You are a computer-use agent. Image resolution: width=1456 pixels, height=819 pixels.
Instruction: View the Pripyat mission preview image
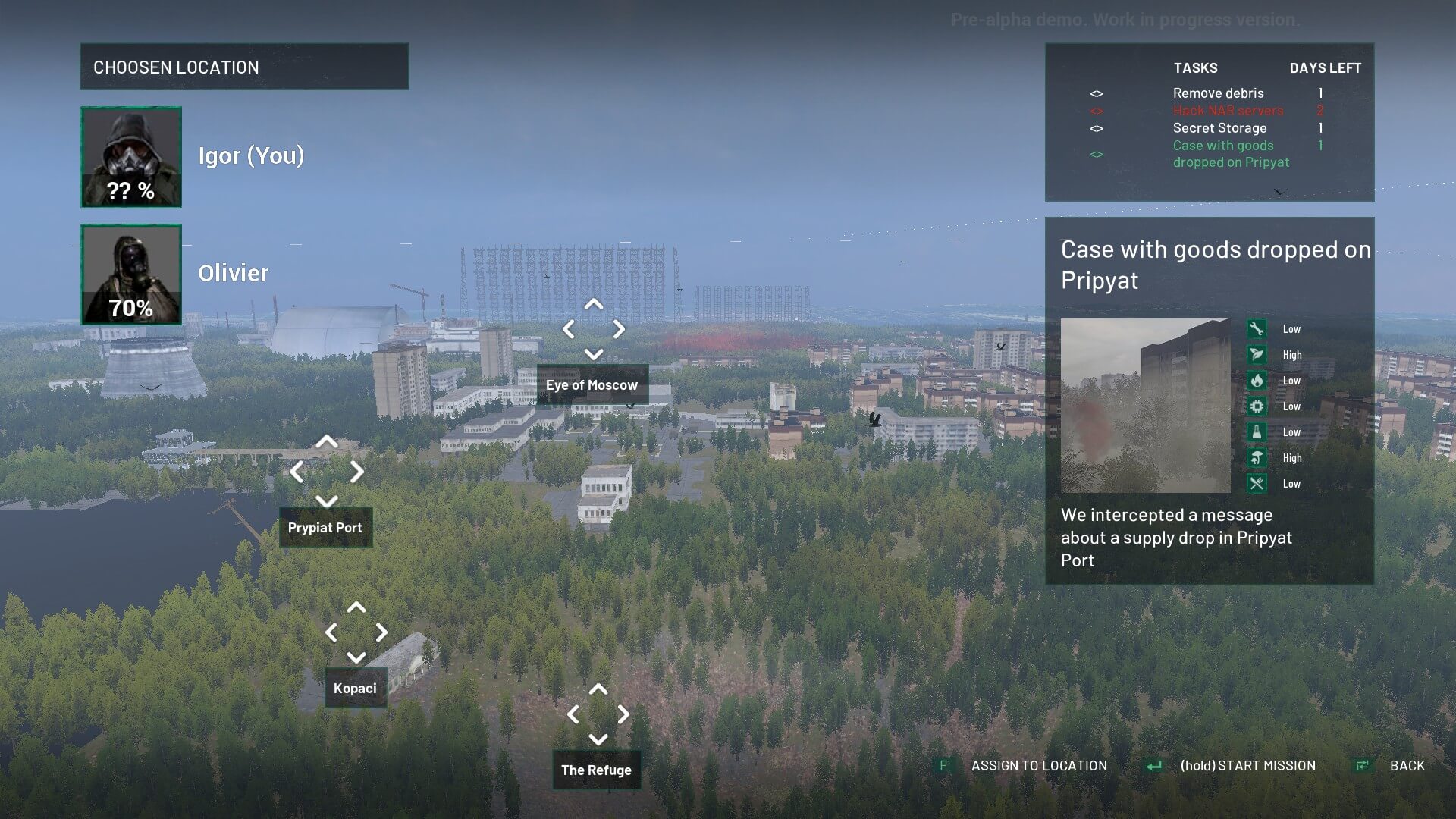[x=1145, y=406]
